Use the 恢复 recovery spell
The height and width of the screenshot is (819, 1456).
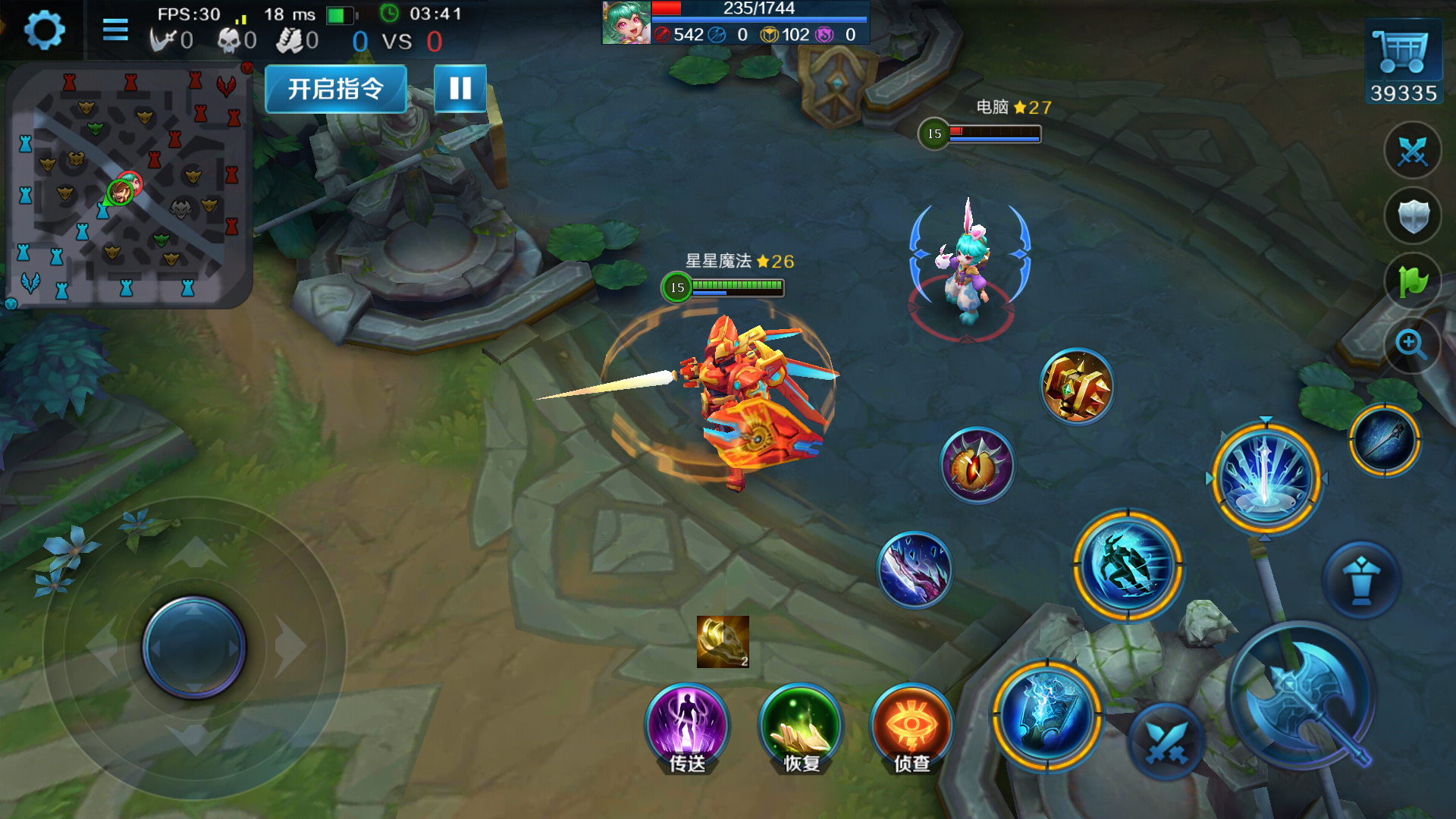point(801,726)
